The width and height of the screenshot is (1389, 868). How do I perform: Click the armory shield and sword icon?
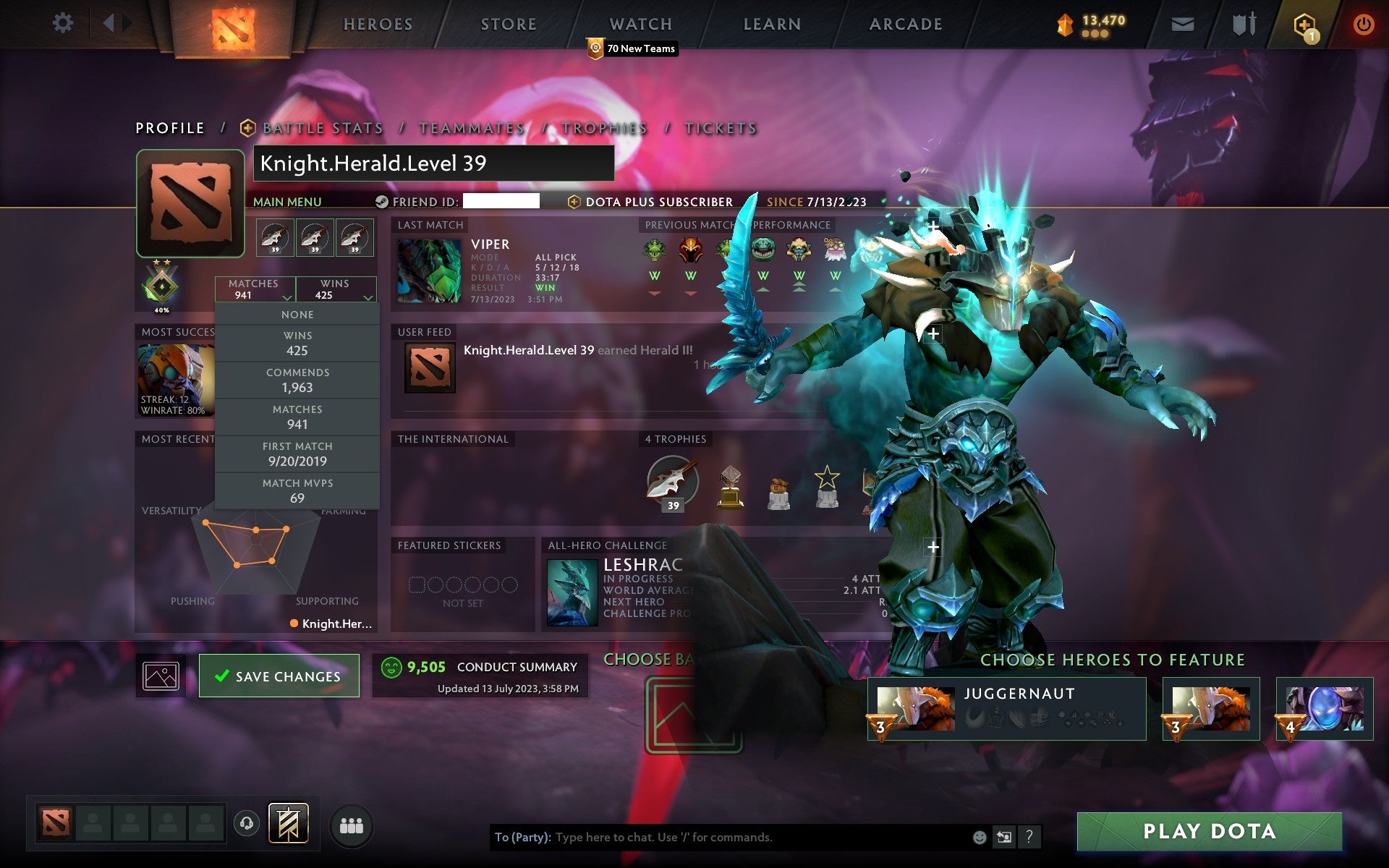click(x=1242, y=23)
